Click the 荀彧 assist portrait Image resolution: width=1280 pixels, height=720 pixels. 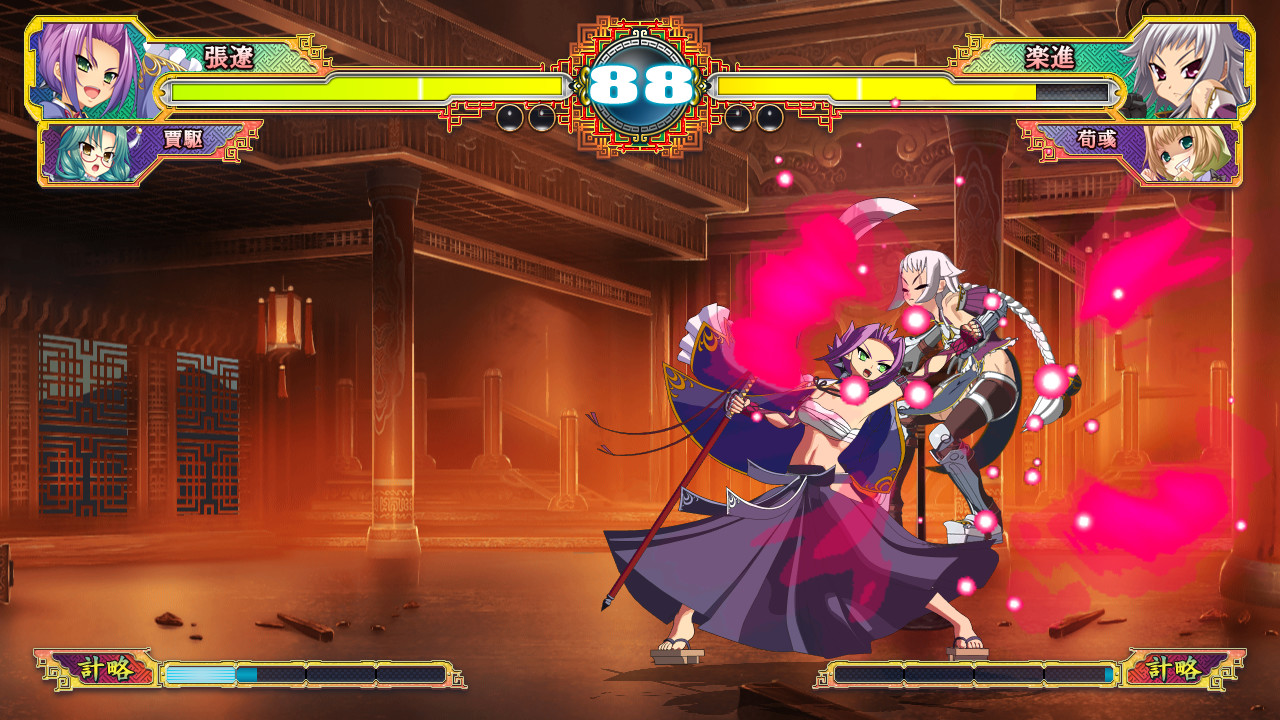click(1183, 155)
